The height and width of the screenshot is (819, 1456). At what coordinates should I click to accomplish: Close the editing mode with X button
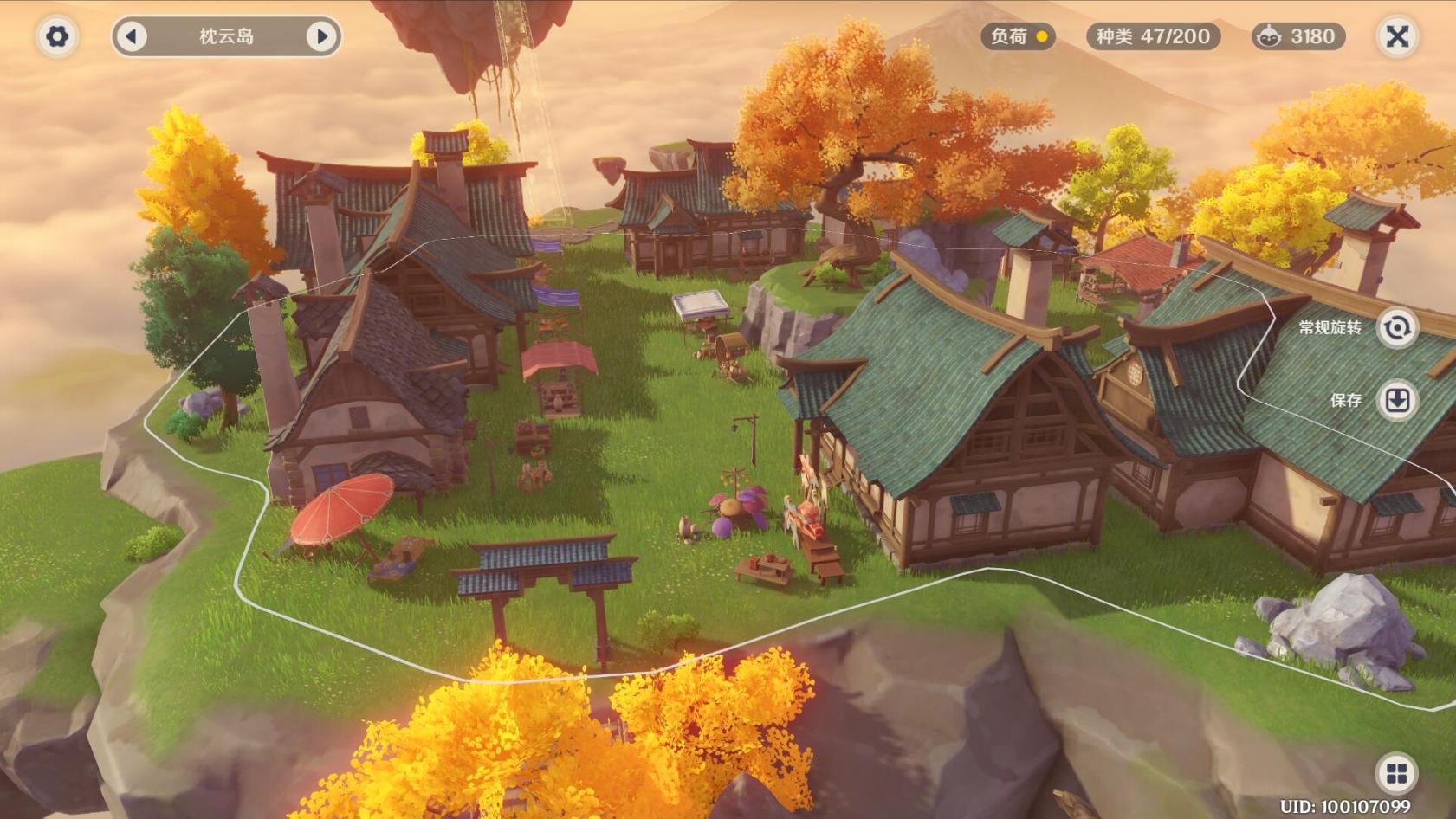(x=1396, y=36)
